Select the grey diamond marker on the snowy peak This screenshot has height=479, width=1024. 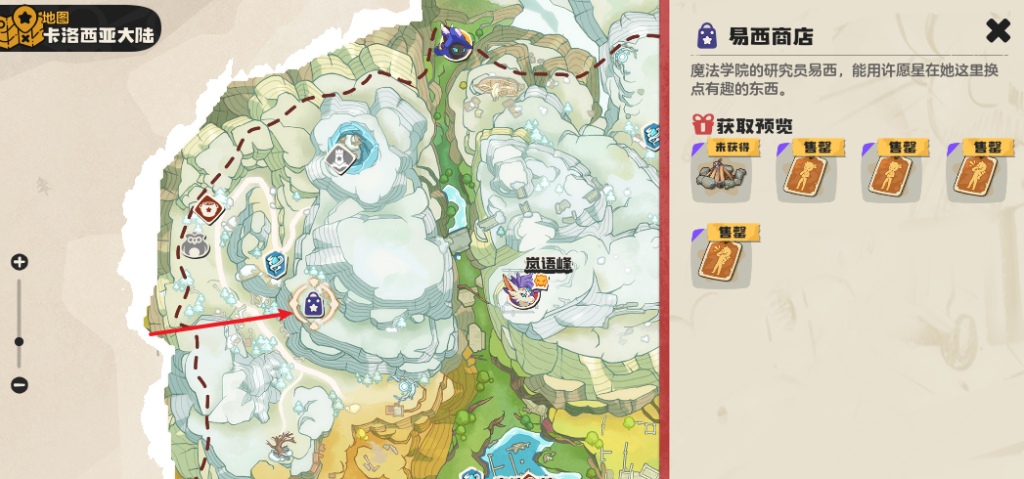tap(343, 158)
